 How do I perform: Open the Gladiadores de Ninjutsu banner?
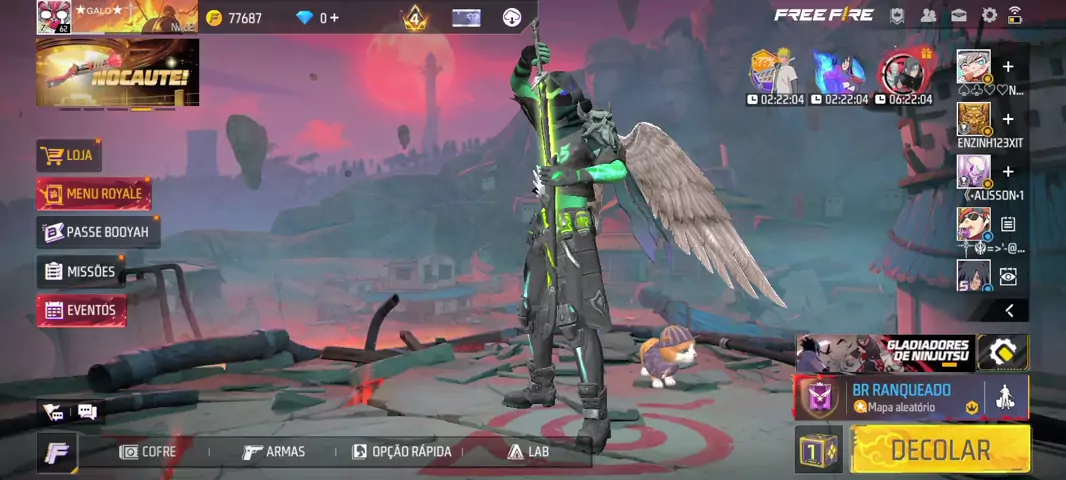tap(885, 353)
